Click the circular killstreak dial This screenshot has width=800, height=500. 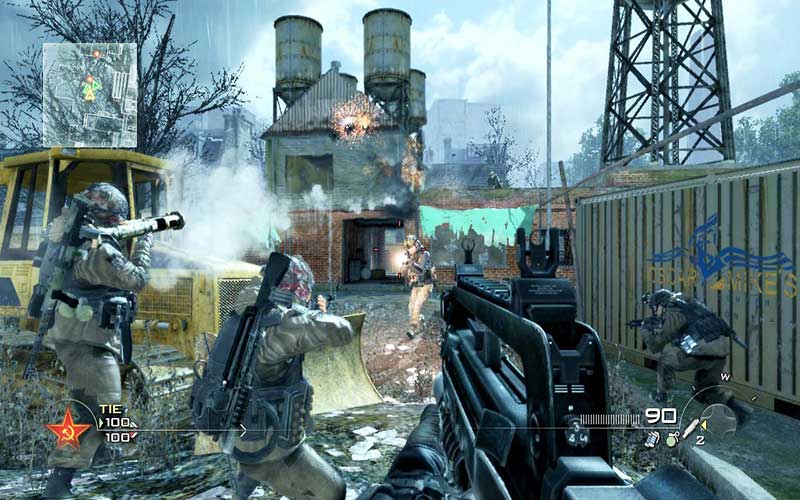[718, 420]
